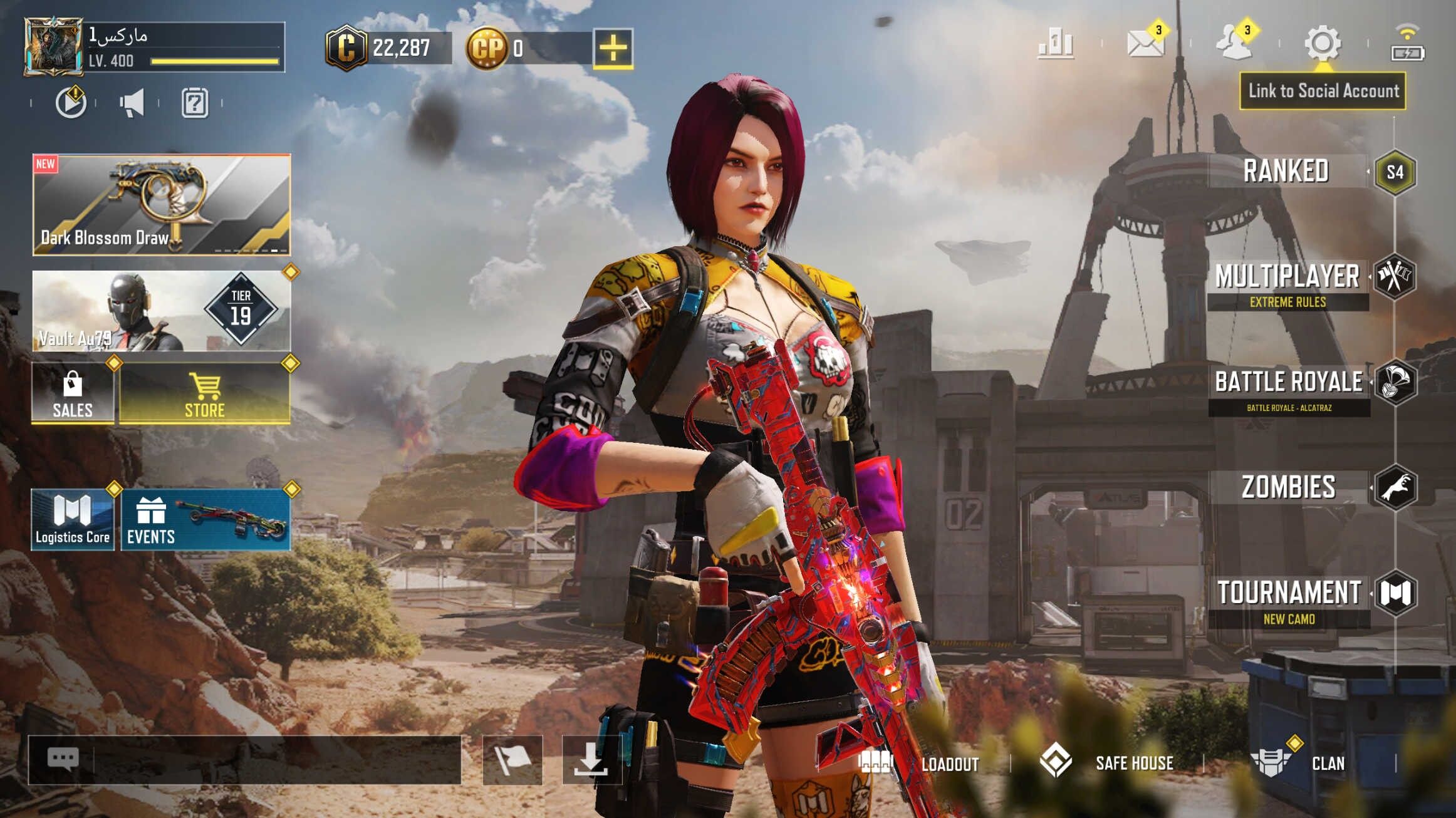The height and width of the screenshot is (818, 1456).
Task: Open the friends list
Action: pyautogui.click(x=1233, y=43)
